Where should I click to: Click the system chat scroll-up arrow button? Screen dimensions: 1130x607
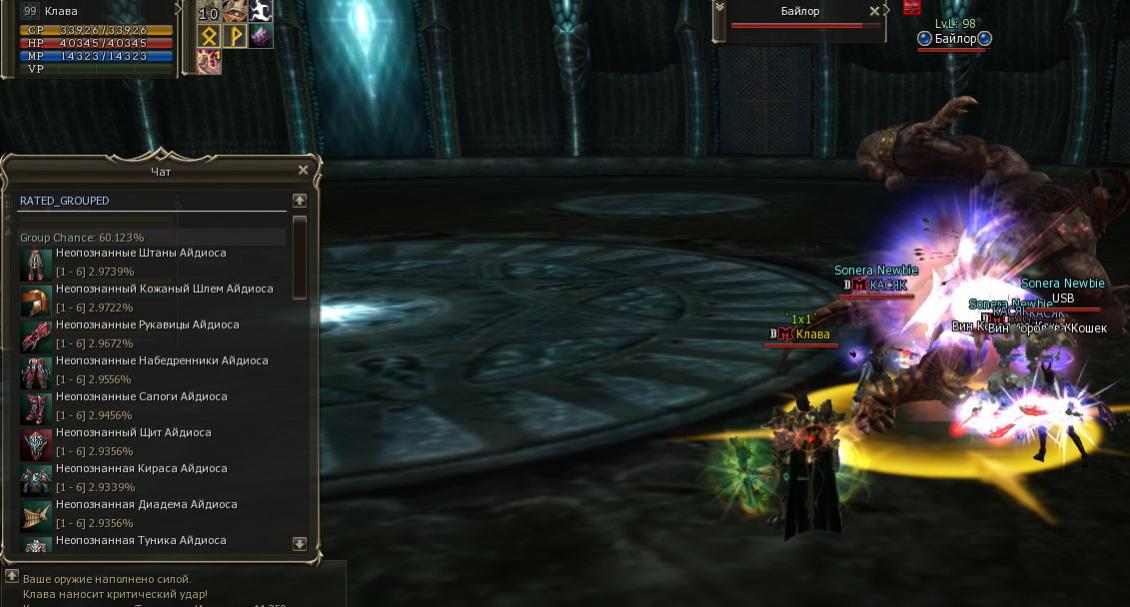[x=12, y=576]
